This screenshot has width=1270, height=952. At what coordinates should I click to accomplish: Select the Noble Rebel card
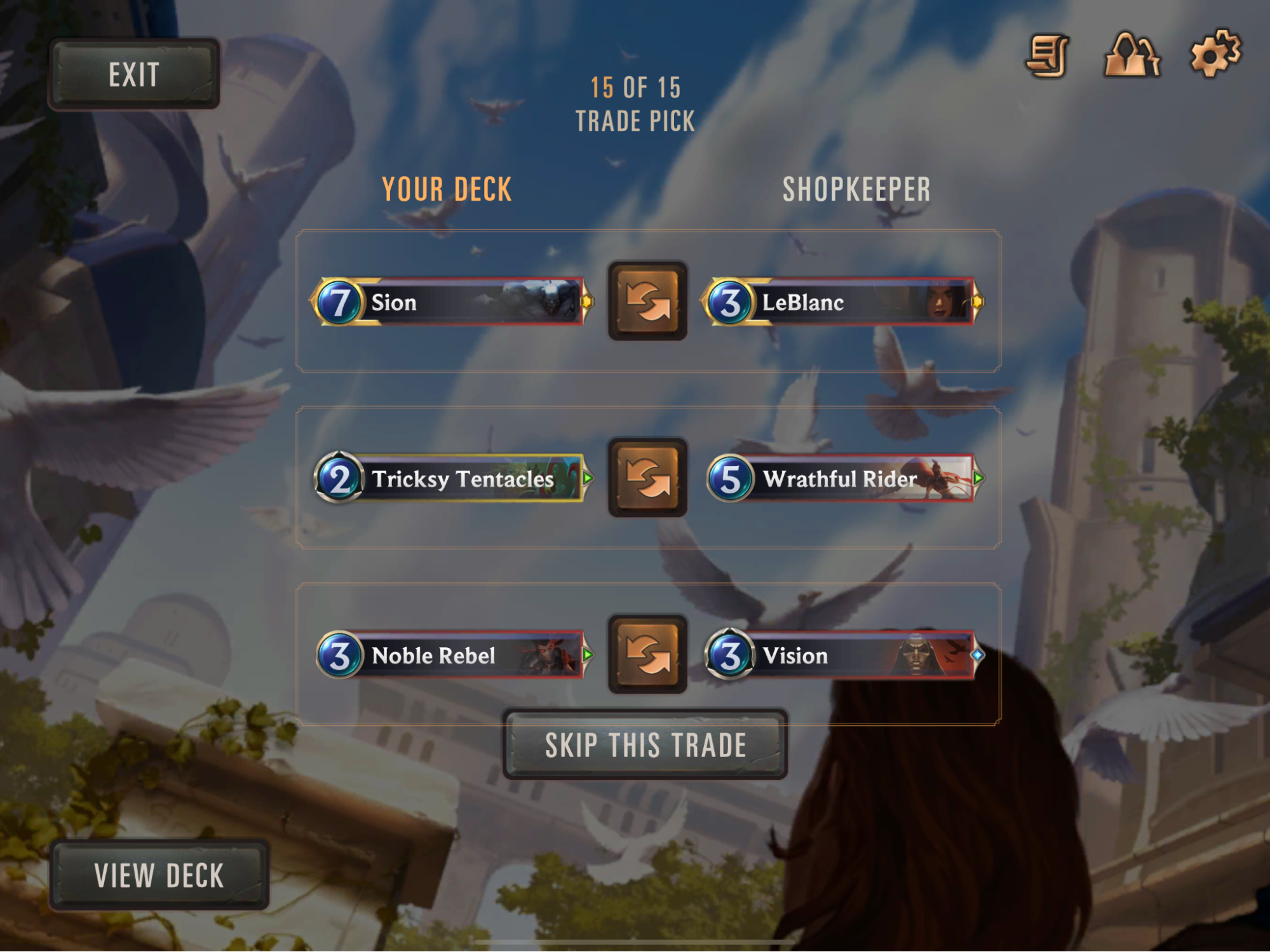(x=451, y=655)
